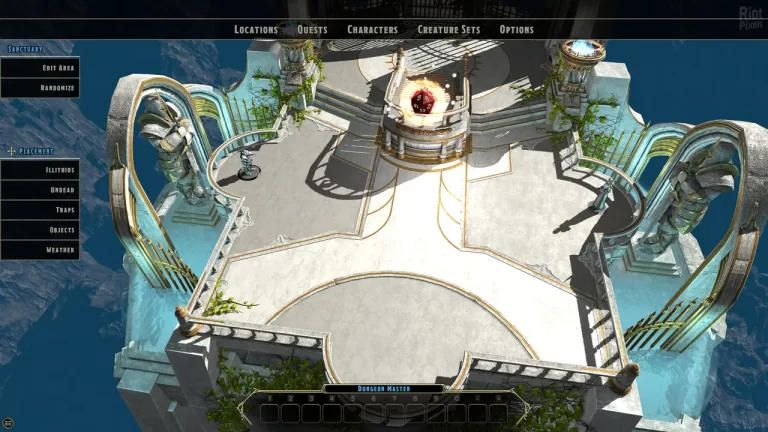The height and width of the screenshot is (432, 768).
Task: Open the Quests menu
Action: coord(312,30)
